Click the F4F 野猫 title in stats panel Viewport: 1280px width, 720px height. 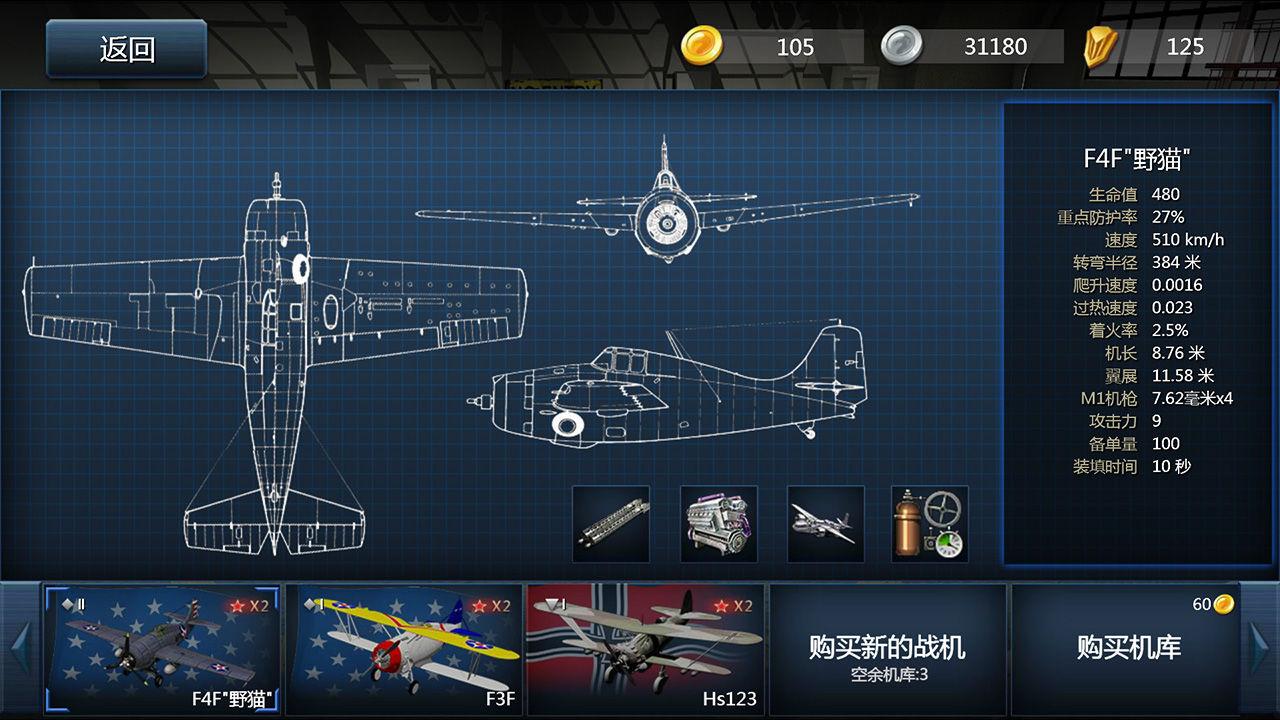tap(1135, 156)
